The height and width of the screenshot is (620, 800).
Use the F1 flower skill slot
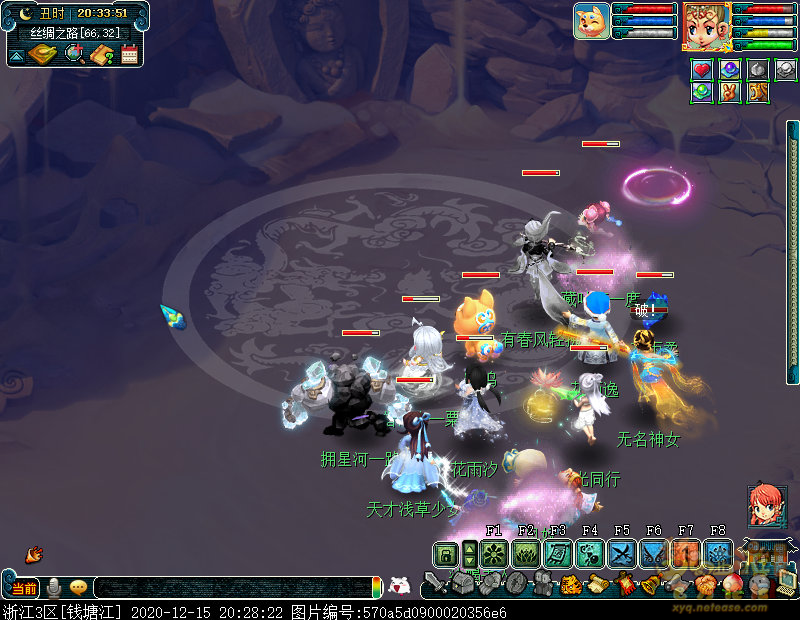(493, 554)
